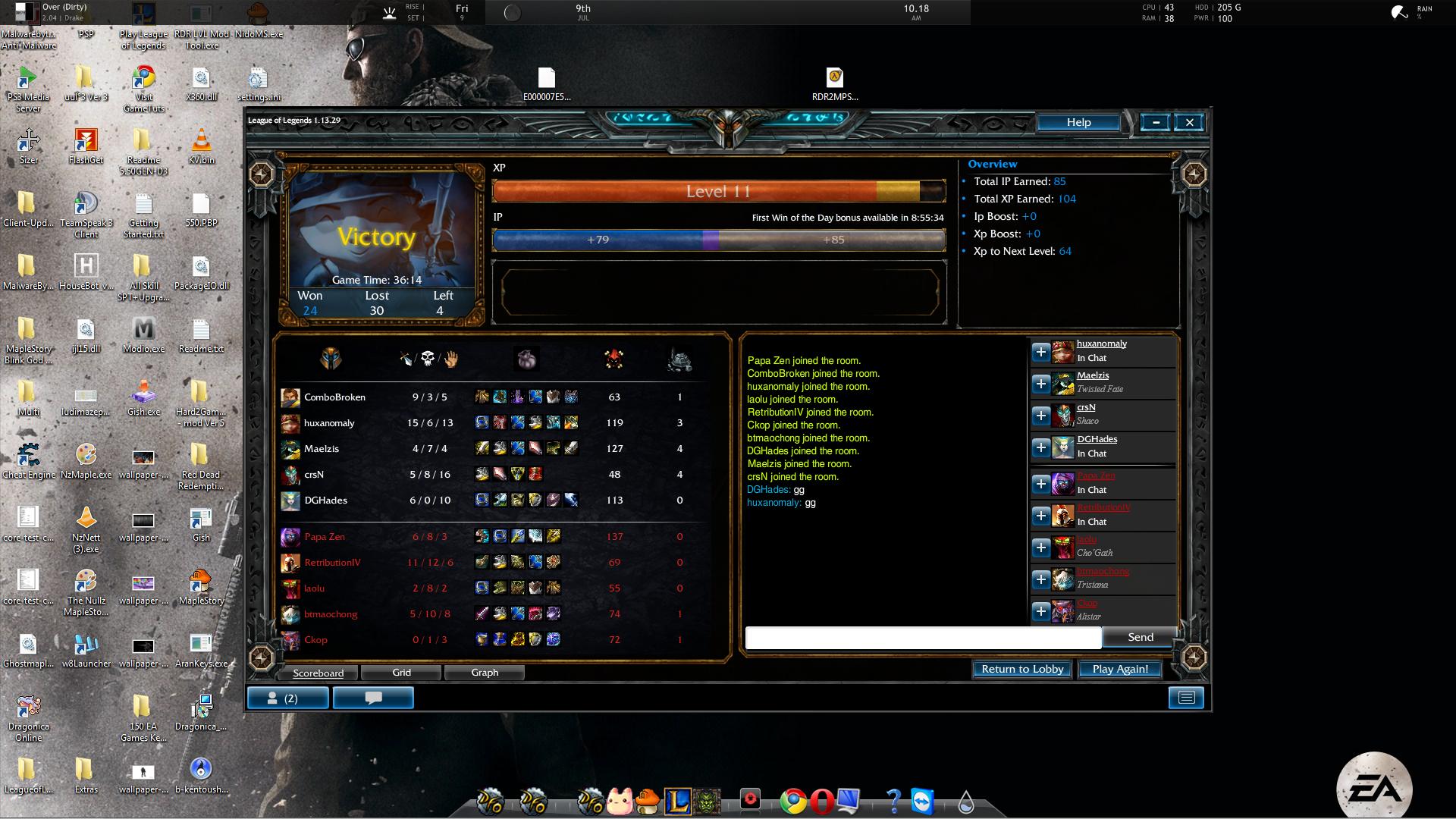The image size is (1456, 819).
Task: Open the notes list icon button
Action: click(1186, 698)
